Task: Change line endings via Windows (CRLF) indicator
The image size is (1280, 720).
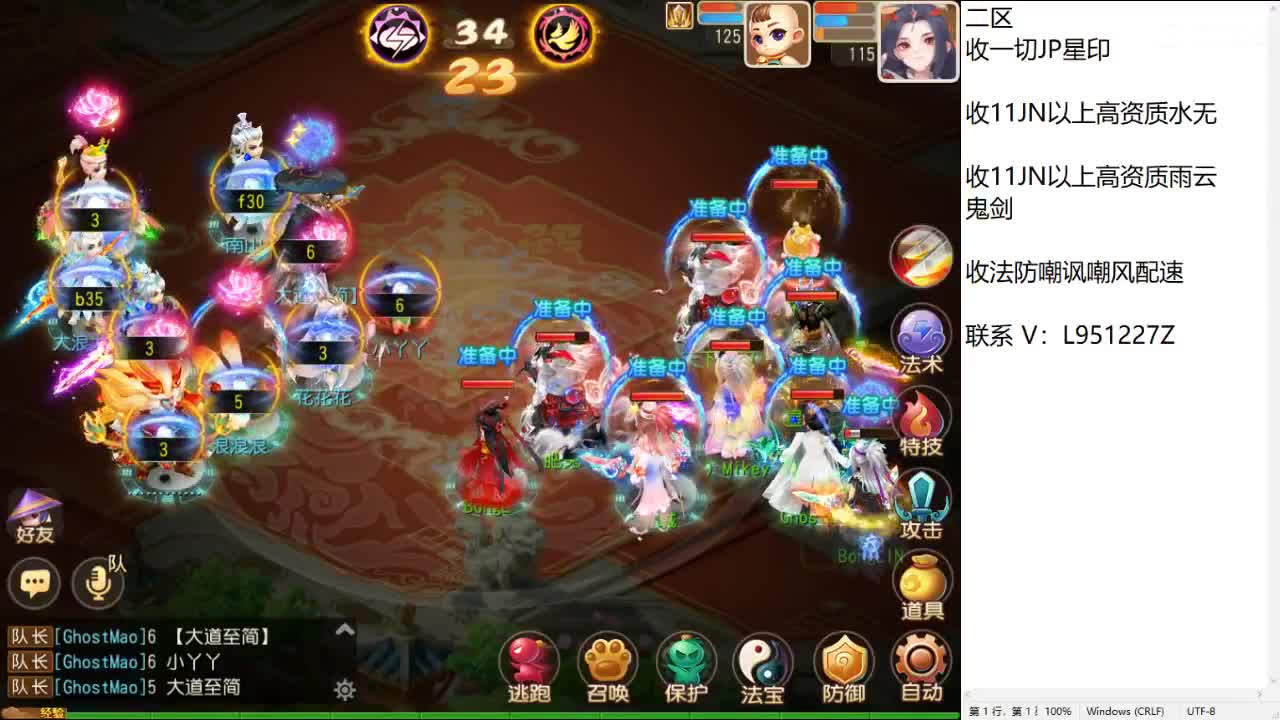Action: tap(1126, 711)
